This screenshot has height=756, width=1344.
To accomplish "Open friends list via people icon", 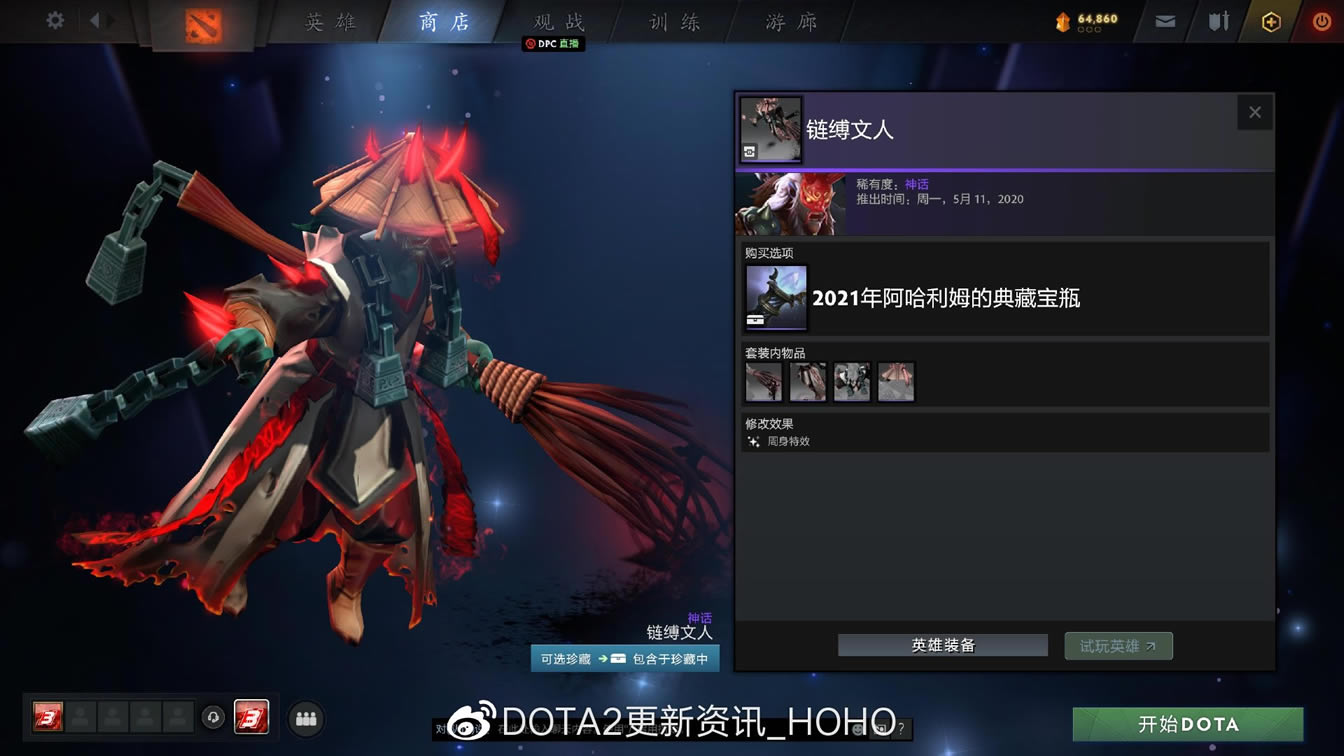I will click(x=306, y=719).
